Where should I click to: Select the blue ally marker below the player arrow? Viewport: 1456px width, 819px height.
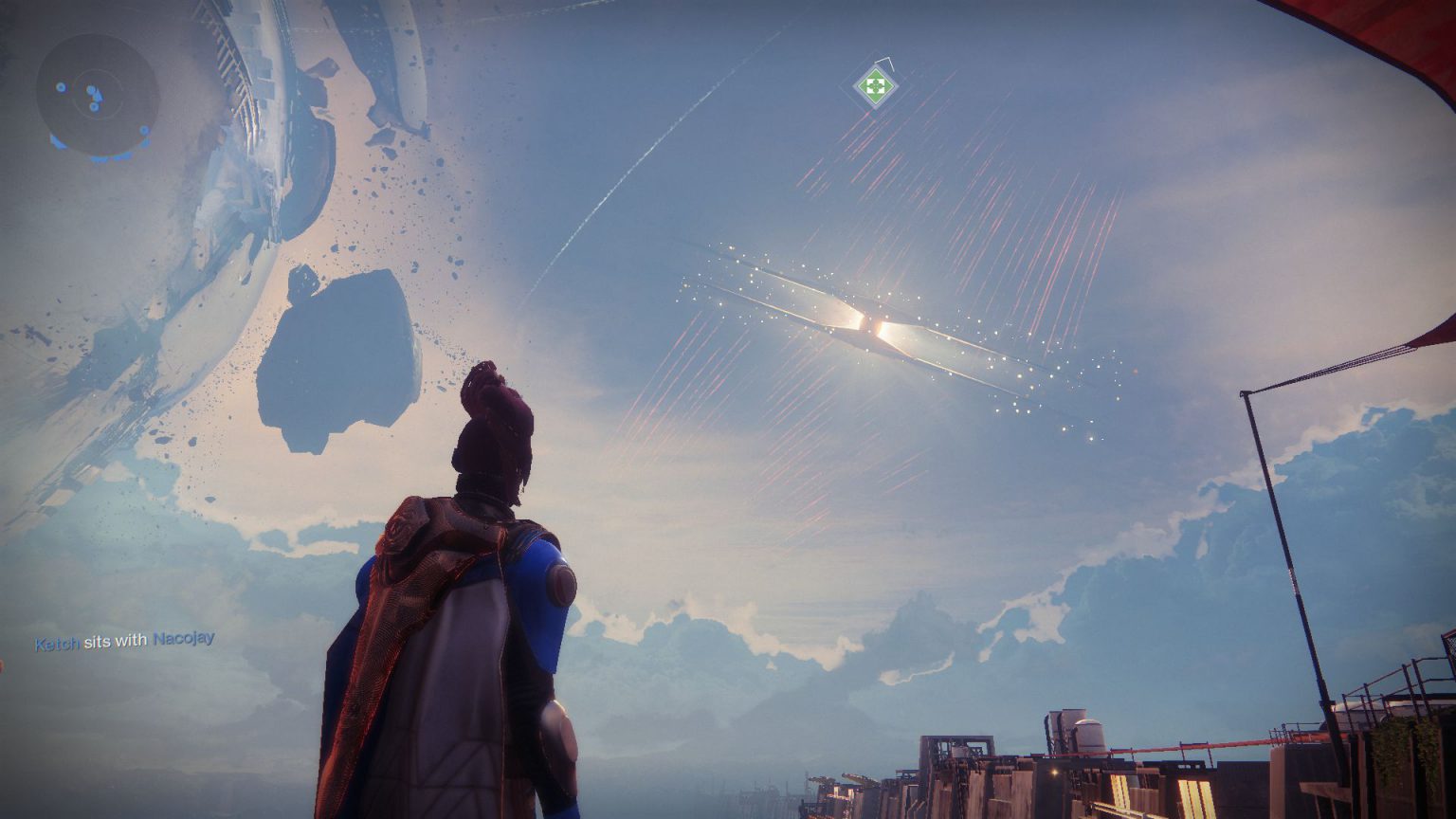click(x=95, y=107)
